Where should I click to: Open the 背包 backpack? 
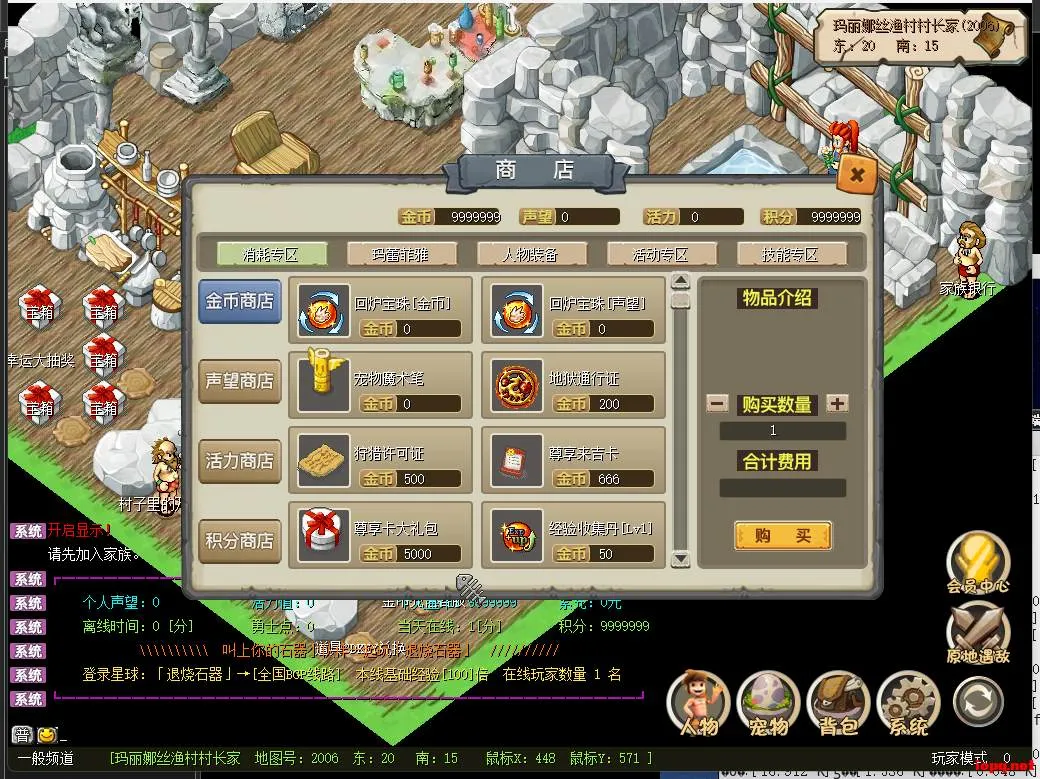[x=838, y=703]
